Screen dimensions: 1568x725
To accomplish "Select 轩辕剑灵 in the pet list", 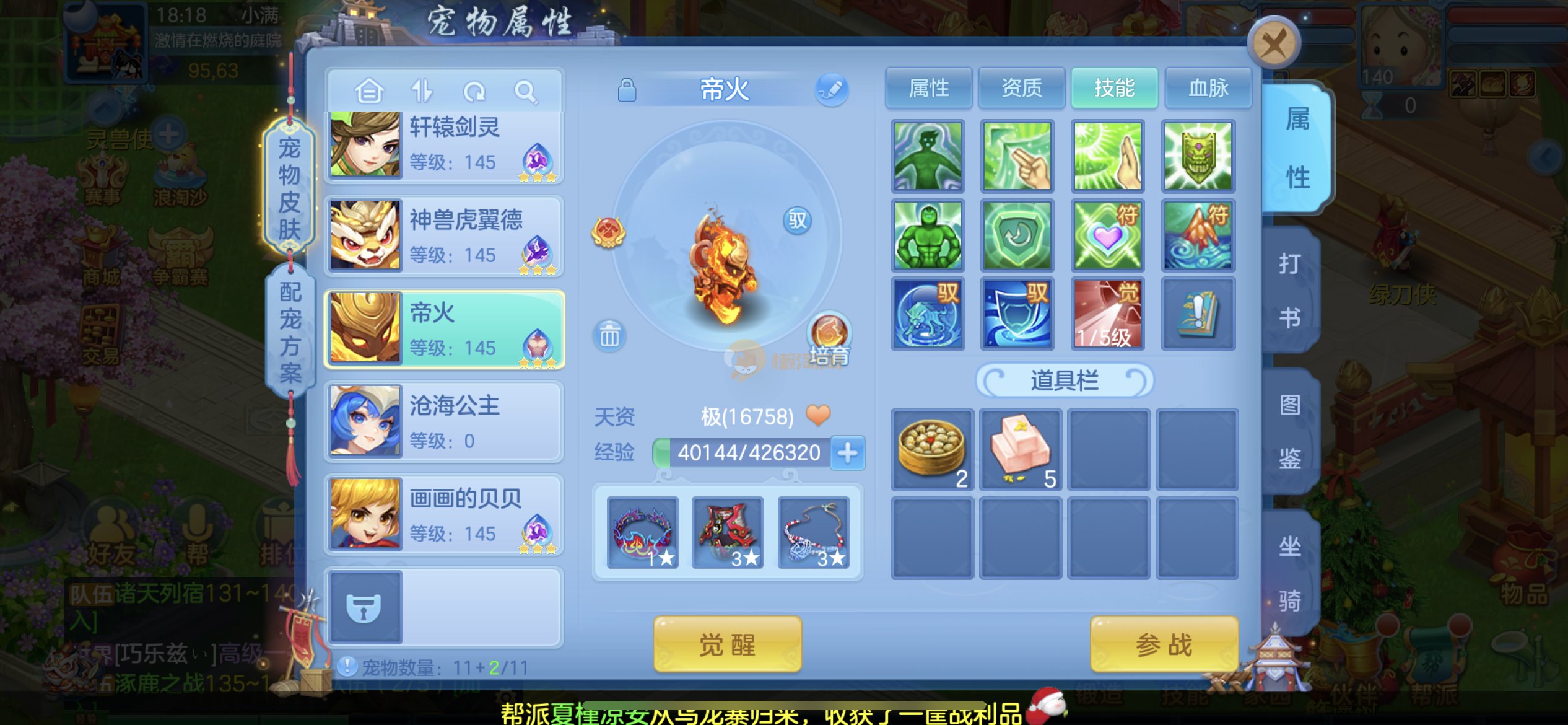I will pyautogui.click(x=445, y=146).
